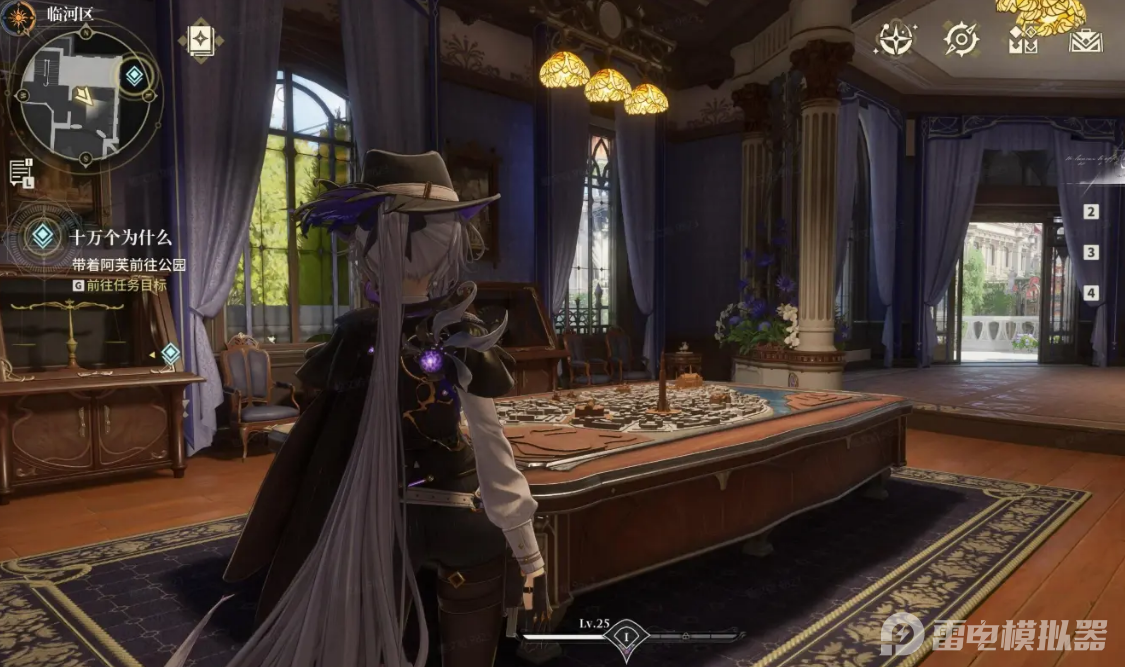Click the circular navigation target icon
Image resolution: width=1125 pixels, height=667 pixels.
[961, 40]
